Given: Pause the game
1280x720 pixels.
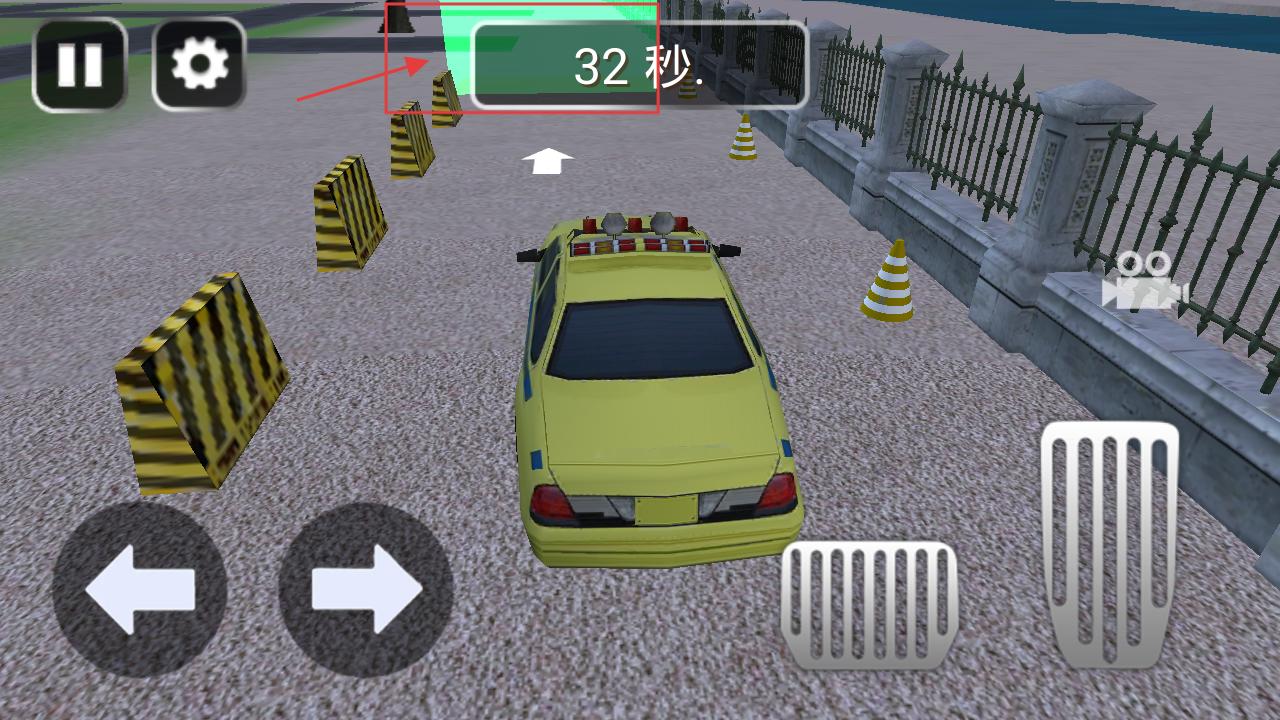Looking at the screenshot, I should pyautogui.click(x=80, y=65).
